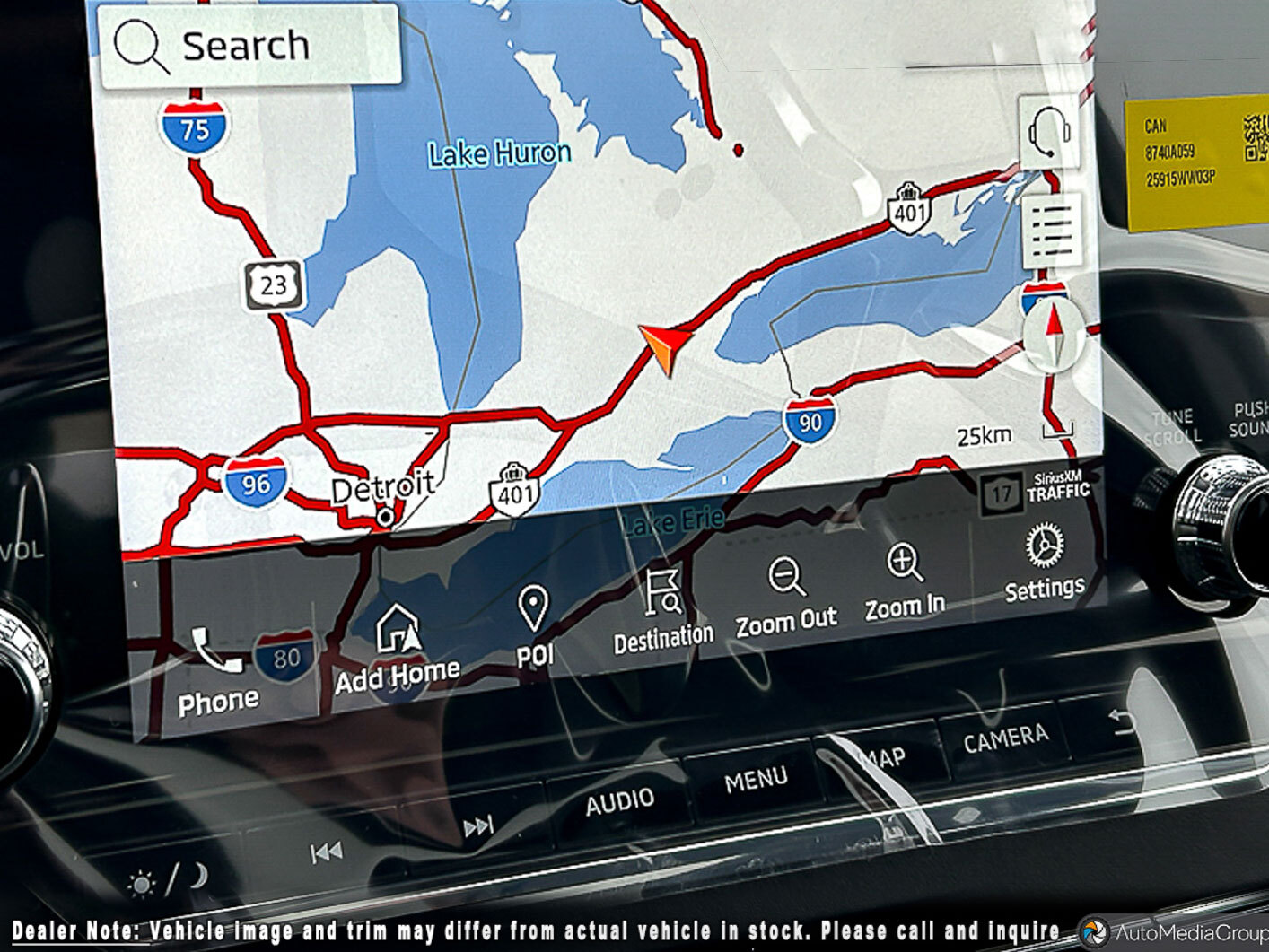Open SiriusXM Traffic info
This screenshot has height=952, width=1269.
1039,491
